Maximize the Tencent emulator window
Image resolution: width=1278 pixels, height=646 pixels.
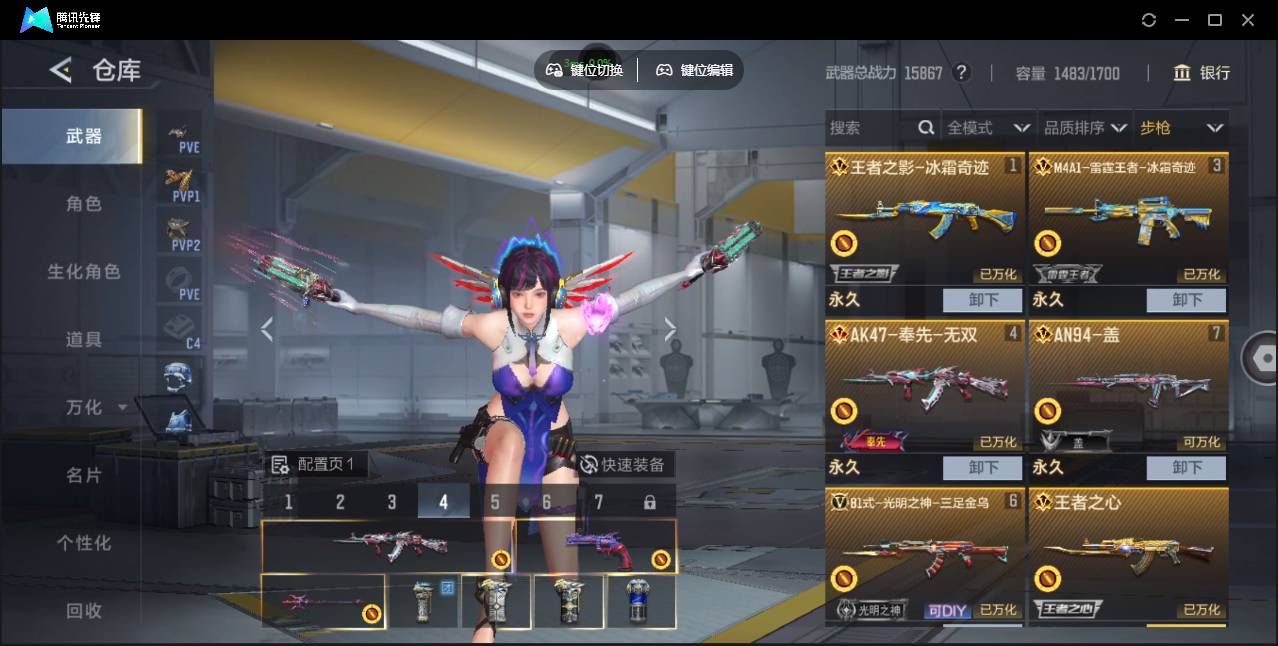pyautogui.click(x=1215, y=20)
